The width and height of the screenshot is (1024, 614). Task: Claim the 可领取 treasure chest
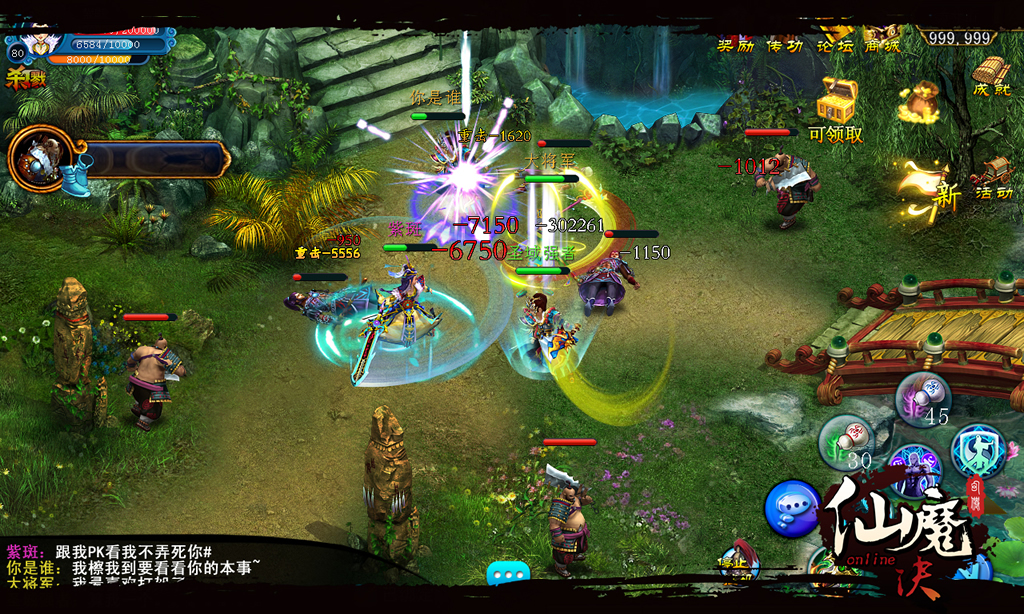click(x=836, y=101)
